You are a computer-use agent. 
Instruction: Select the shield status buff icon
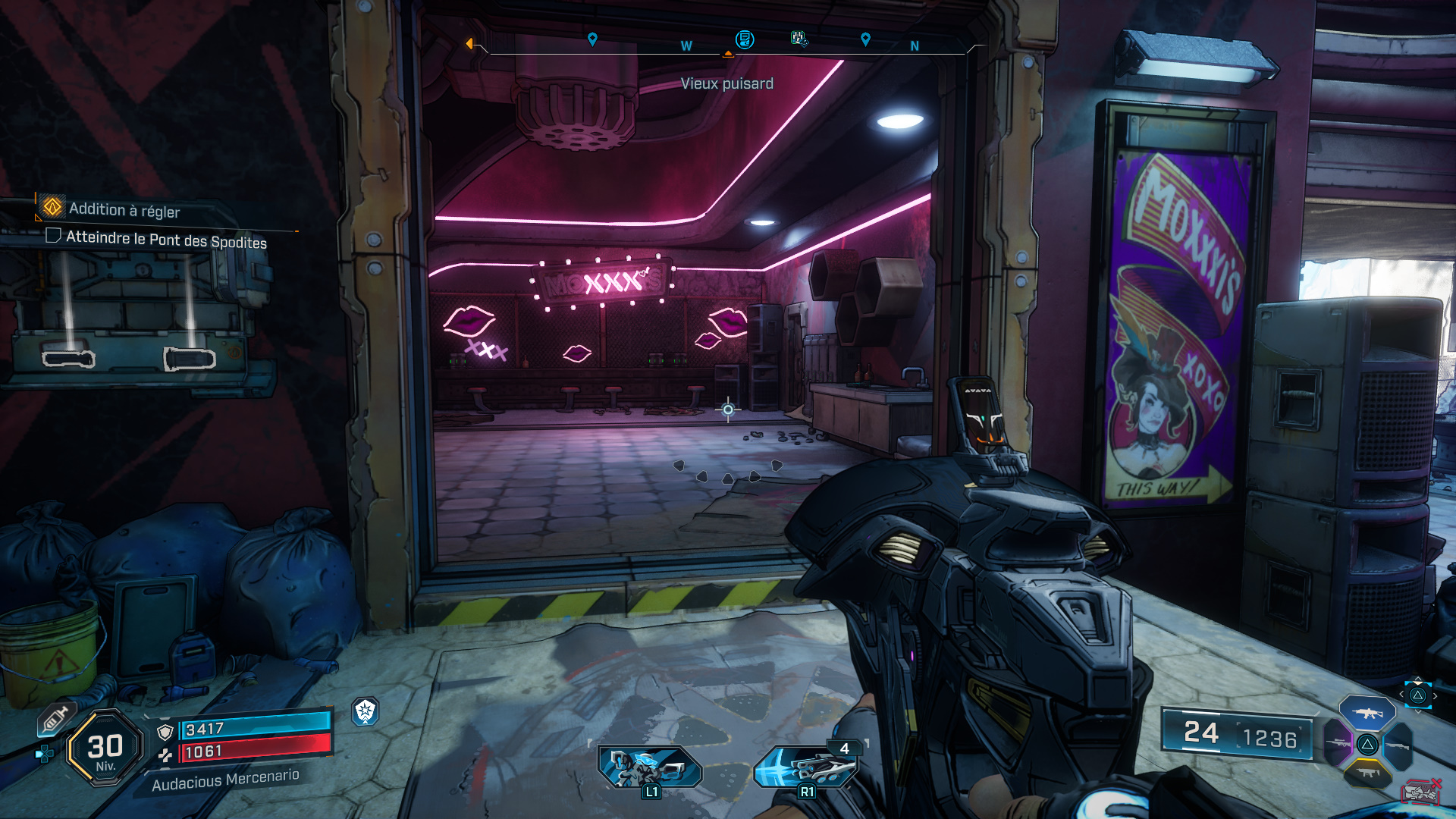(366, 711)
